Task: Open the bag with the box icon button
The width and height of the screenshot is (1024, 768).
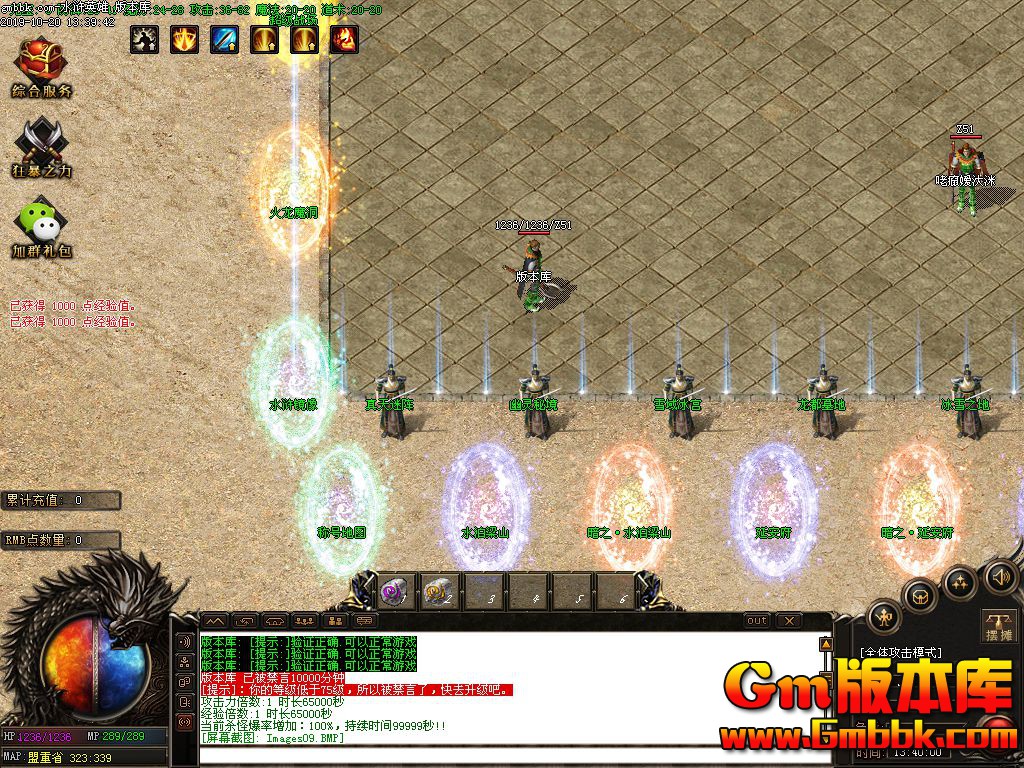Action: 919,597
